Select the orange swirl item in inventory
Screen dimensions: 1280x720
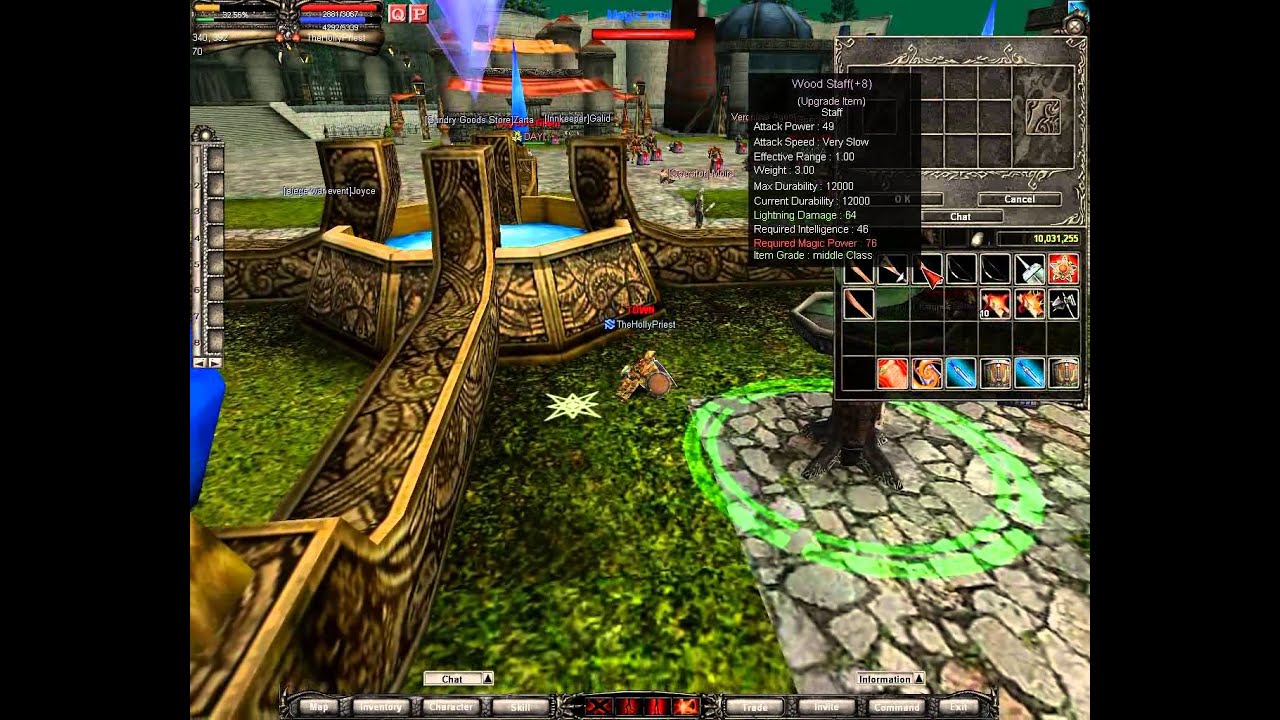tap(926, 373)
